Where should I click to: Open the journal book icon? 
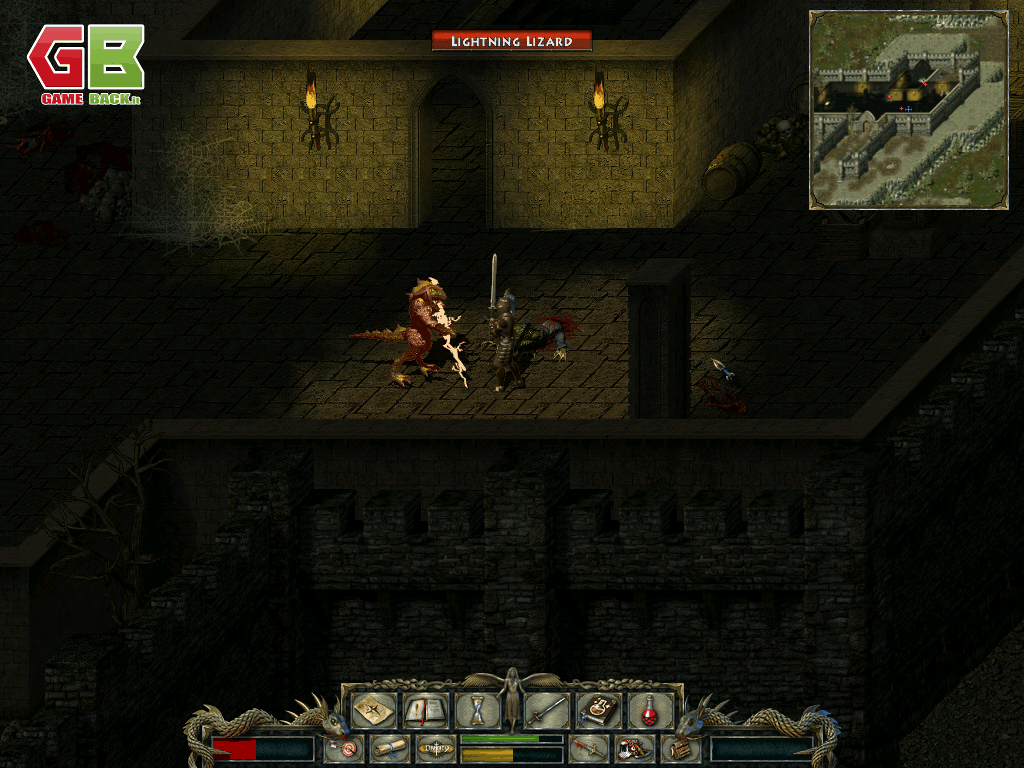click(x=424, y=711)
